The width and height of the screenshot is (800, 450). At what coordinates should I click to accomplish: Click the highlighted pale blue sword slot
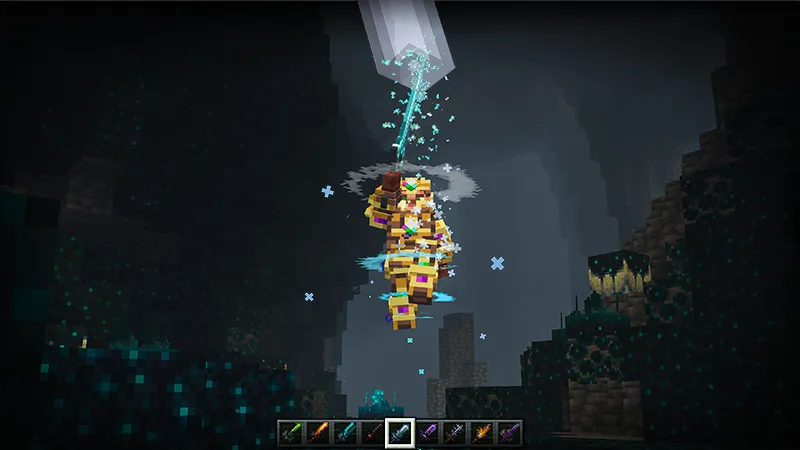click(x=400, y=432)
